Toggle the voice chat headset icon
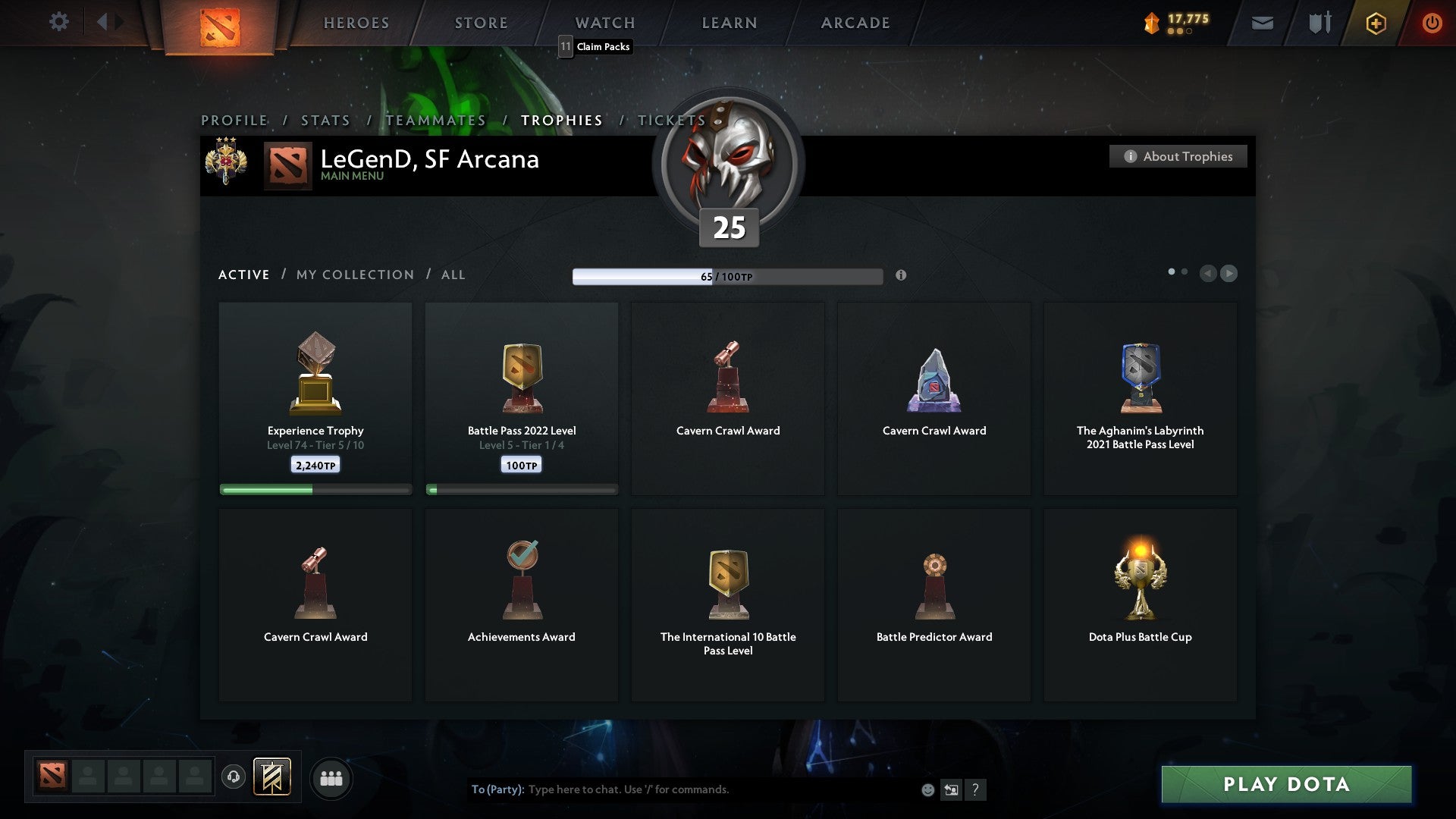Screen dimensions: 1456x819 click(234, 778)
